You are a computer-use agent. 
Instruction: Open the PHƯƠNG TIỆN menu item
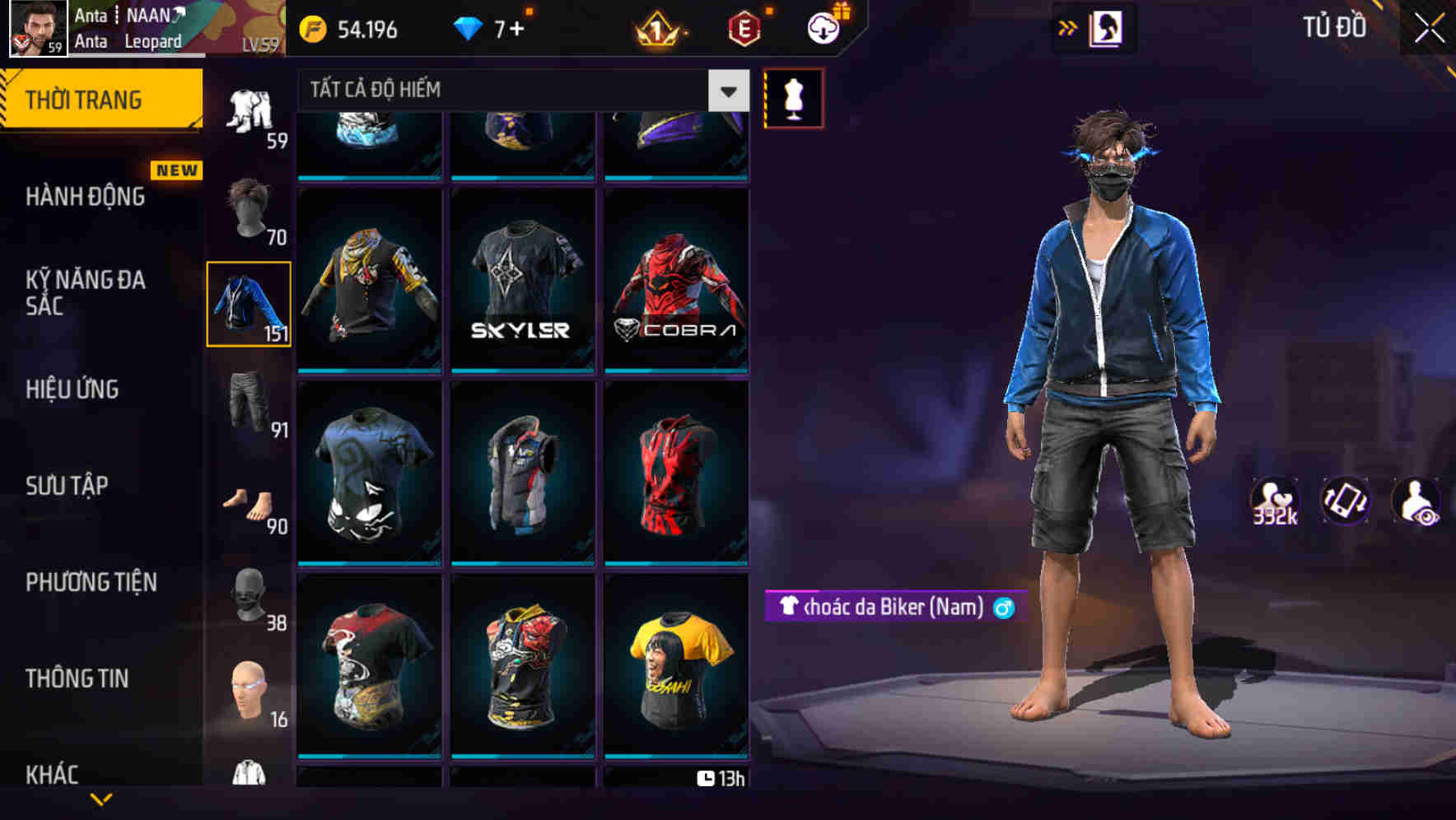coord(91,582)
